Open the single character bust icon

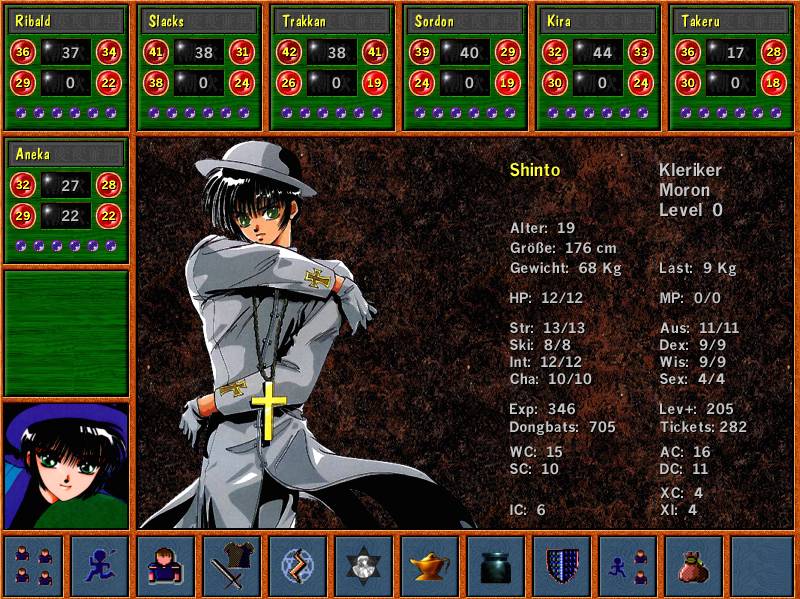(x=166, y=566)
